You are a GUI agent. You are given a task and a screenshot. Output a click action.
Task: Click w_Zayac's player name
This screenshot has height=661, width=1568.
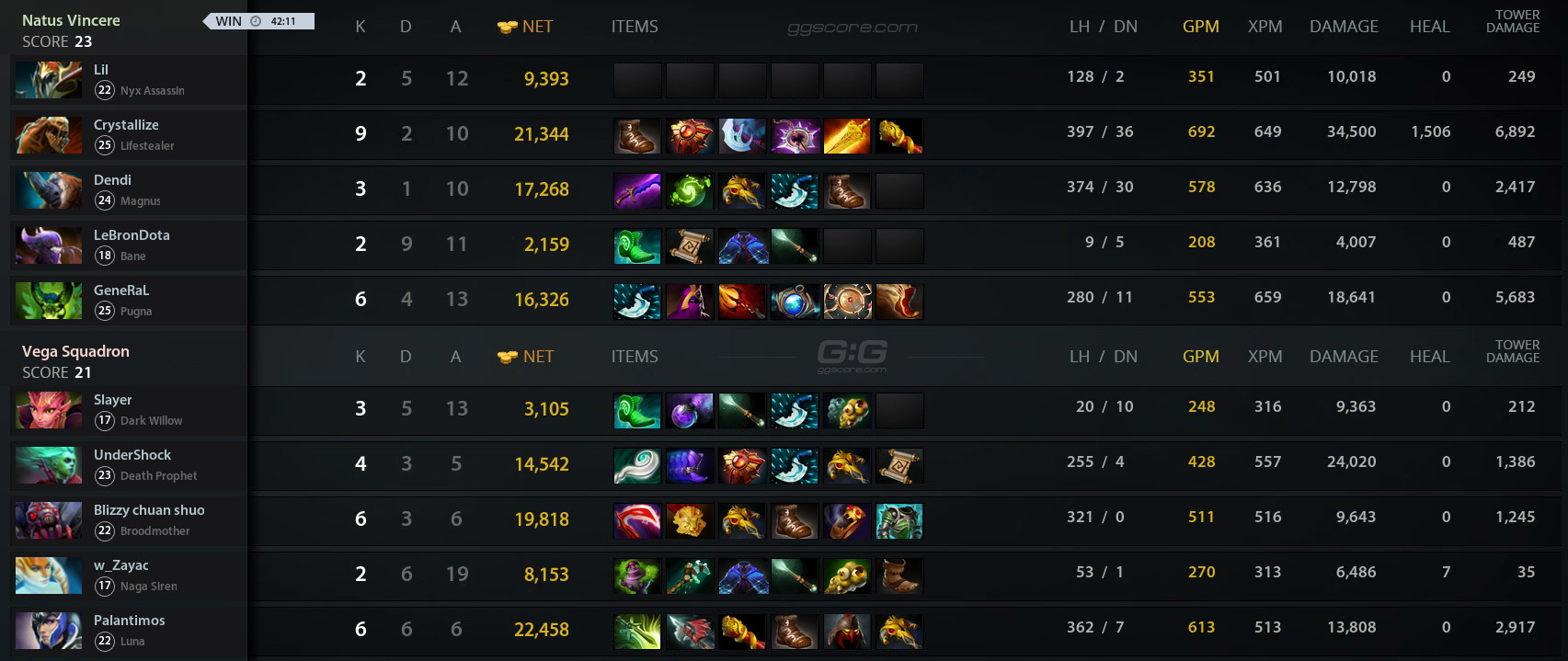point(120,565)
